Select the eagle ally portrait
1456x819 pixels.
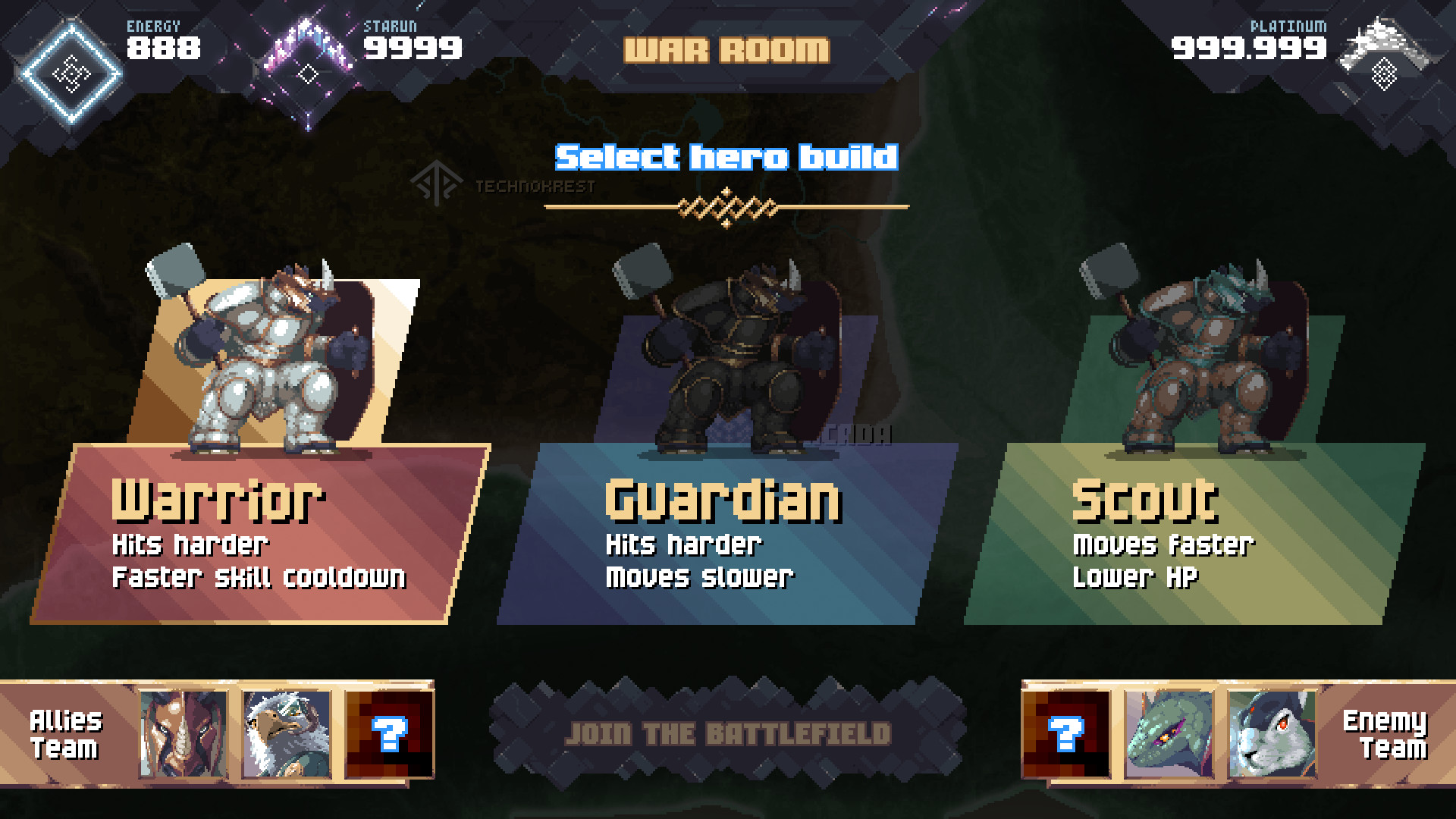287,734
